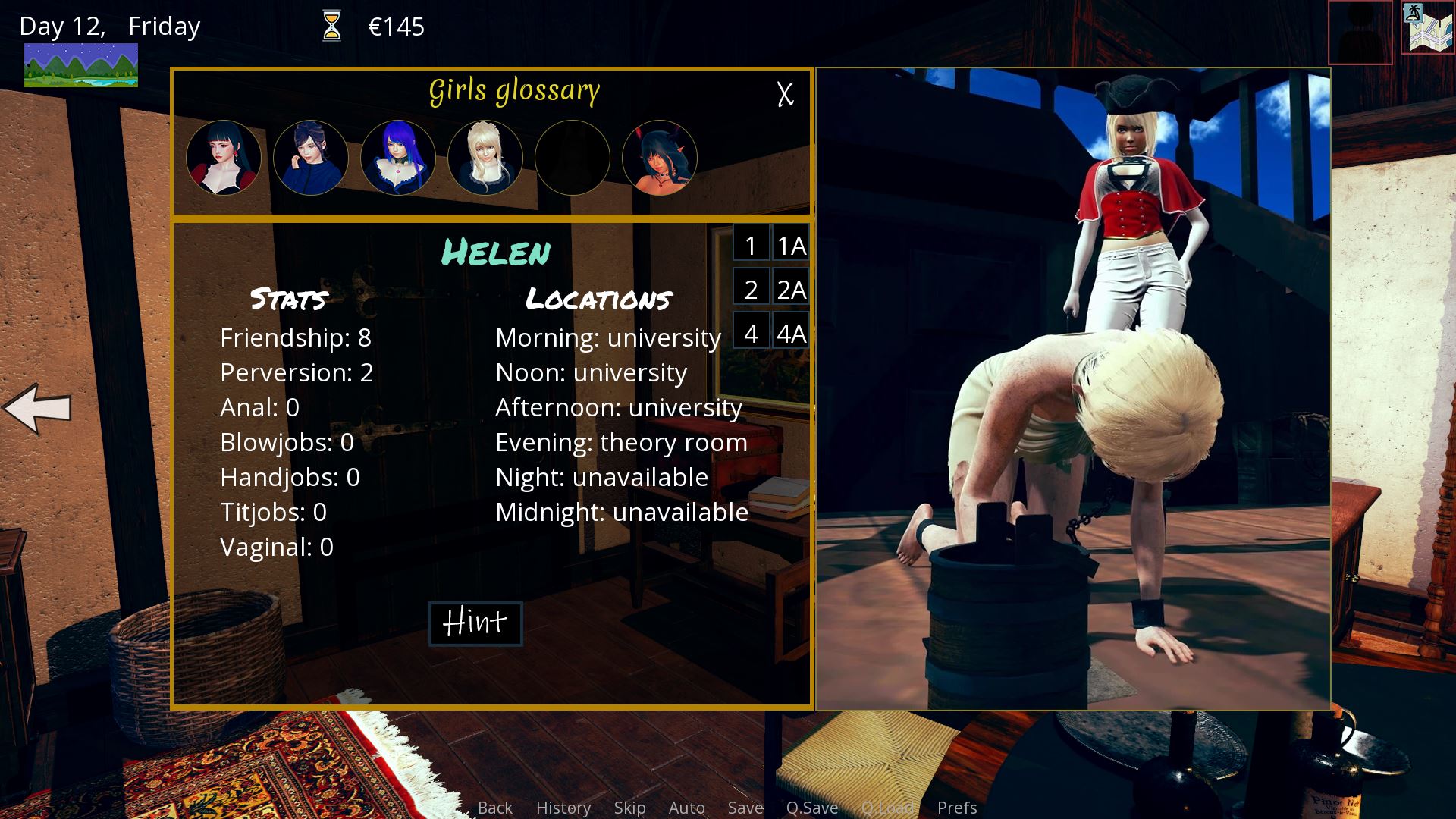Select the dark-haired girl in blue jacket
The image size is (1456, 819).
311,158
